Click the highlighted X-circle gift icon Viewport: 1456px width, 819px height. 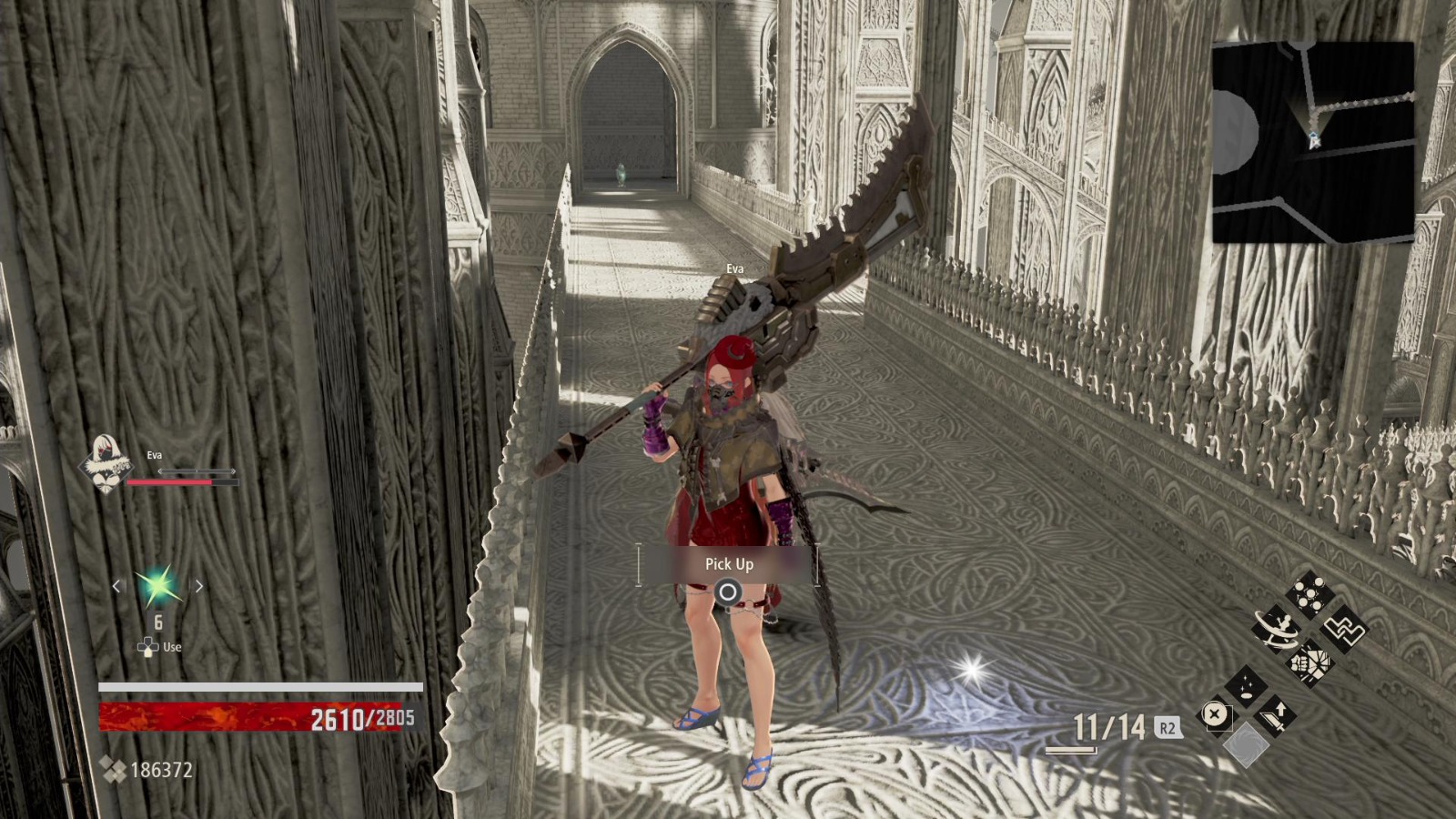click(x=1216, y=714)
